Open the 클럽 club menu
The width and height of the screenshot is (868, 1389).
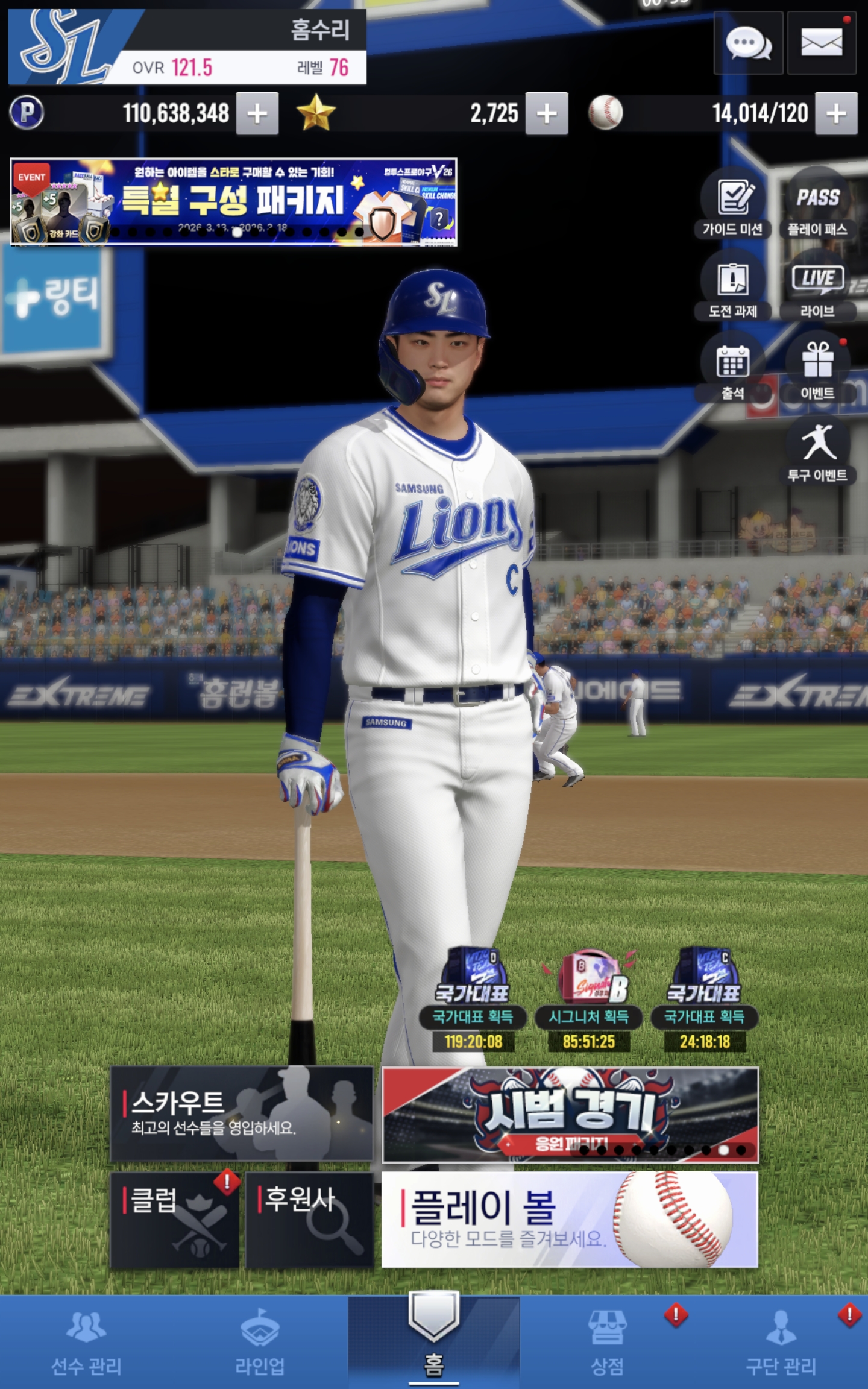(175, 1220)
